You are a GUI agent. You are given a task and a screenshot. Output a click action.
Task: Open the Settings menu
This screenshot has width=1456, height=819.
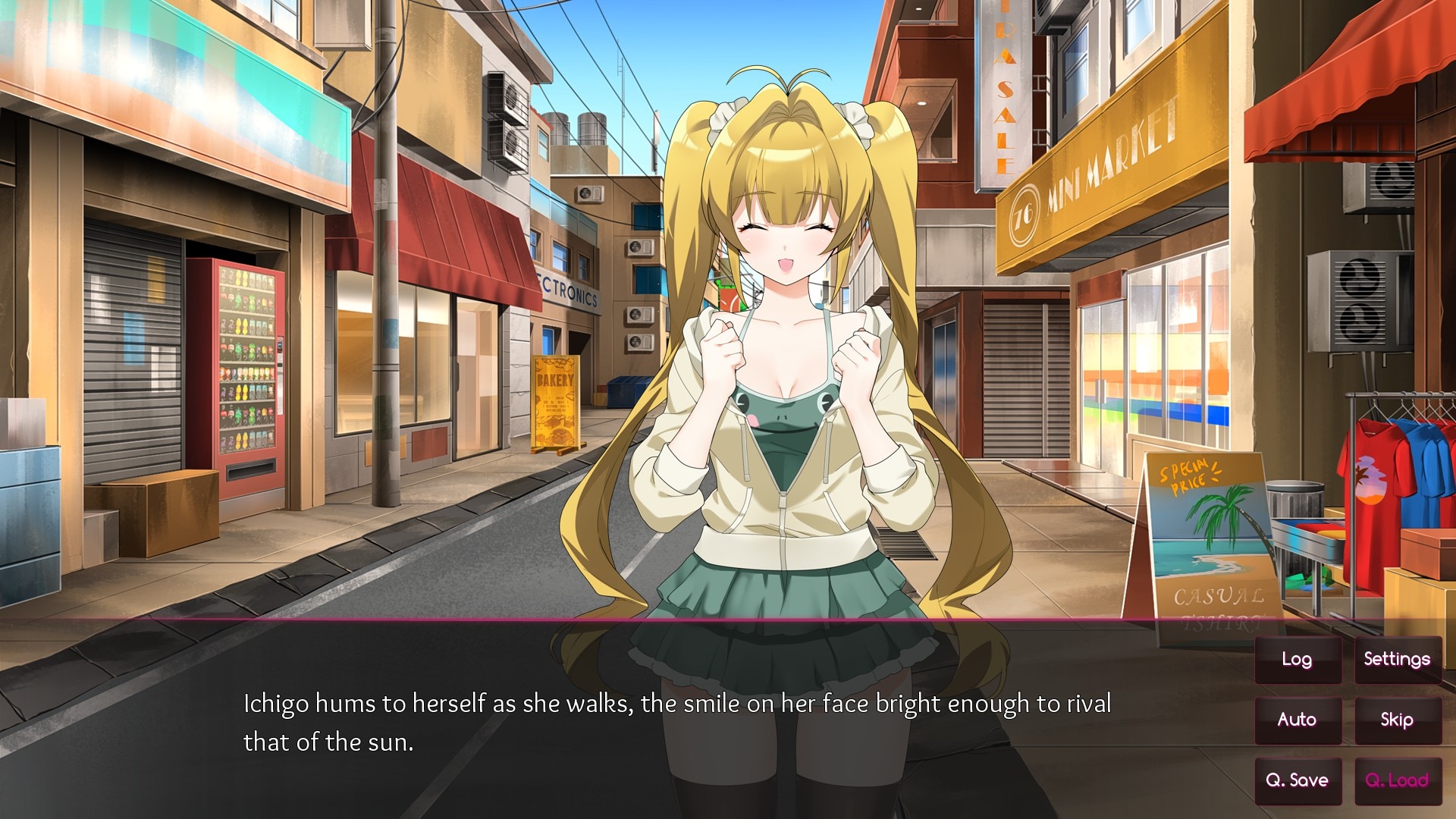(1397, 660)
